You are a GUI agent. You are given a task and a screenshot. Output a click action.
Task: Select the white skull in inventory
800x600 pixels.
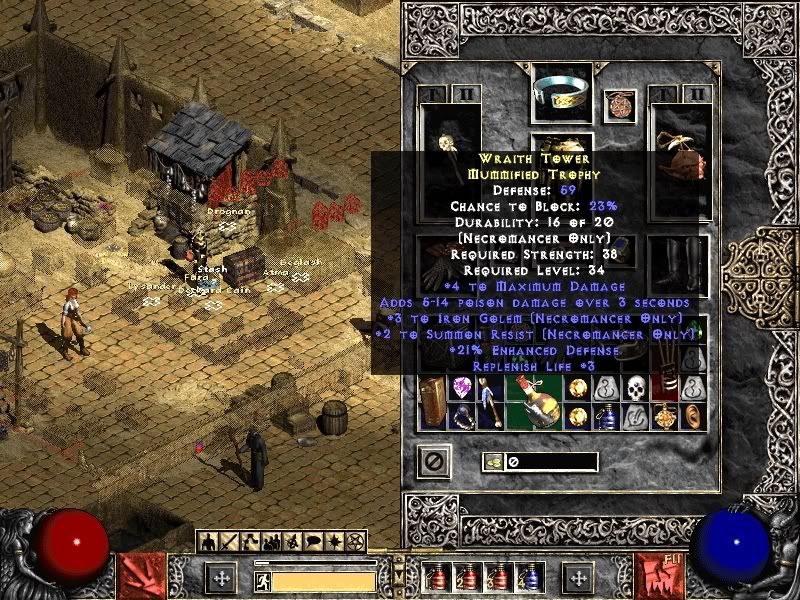tap(636, 388)
